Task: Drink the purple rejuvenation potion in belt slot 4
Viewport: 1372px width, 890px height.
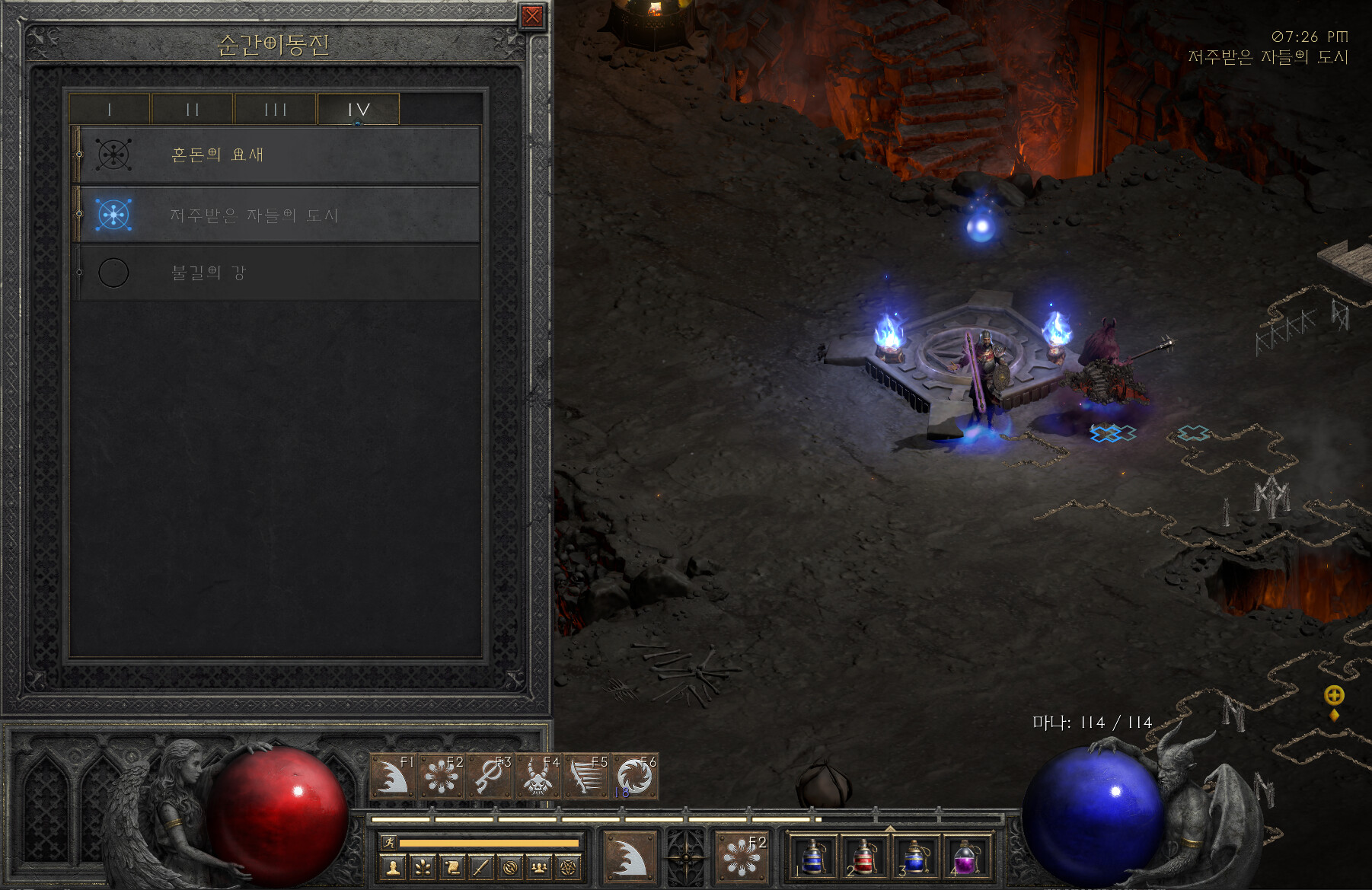Action: pos(965,857)
